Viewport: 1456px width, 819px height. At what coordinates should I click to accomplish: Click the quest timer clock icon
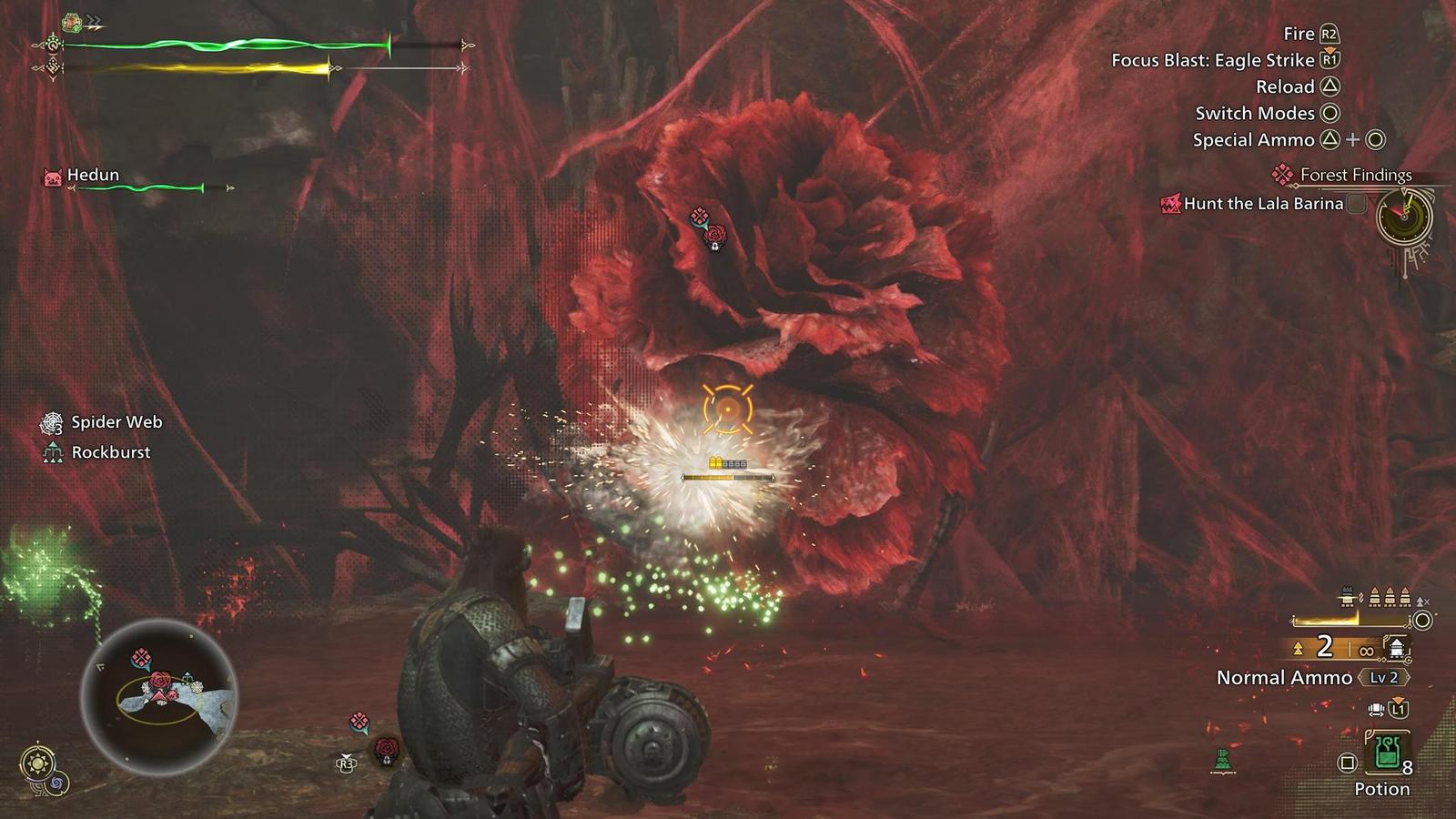pyautogui.click(x=1403, y=217)
